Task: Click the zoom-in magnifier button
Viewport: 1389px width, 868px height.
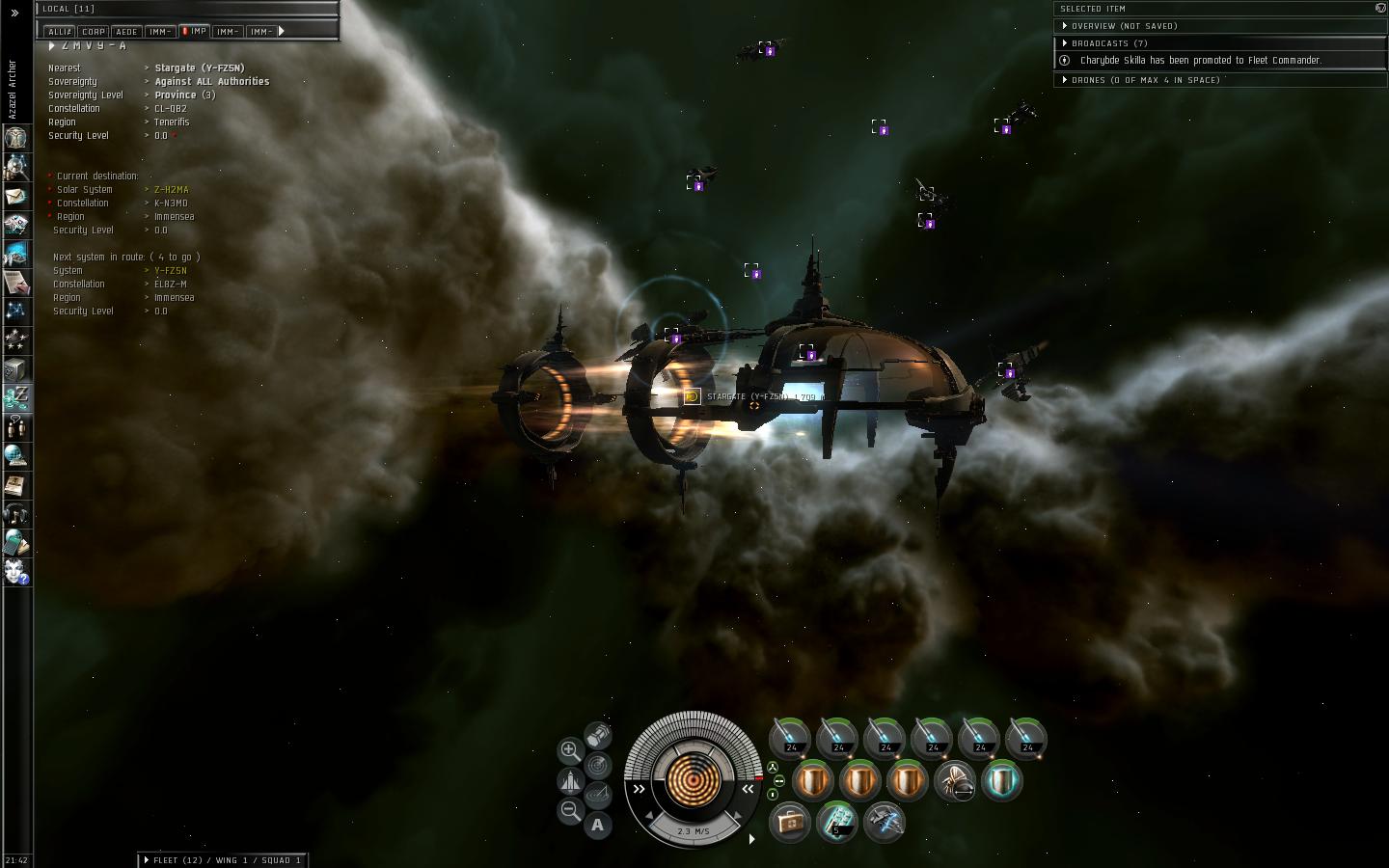Action: coord(570,749)
